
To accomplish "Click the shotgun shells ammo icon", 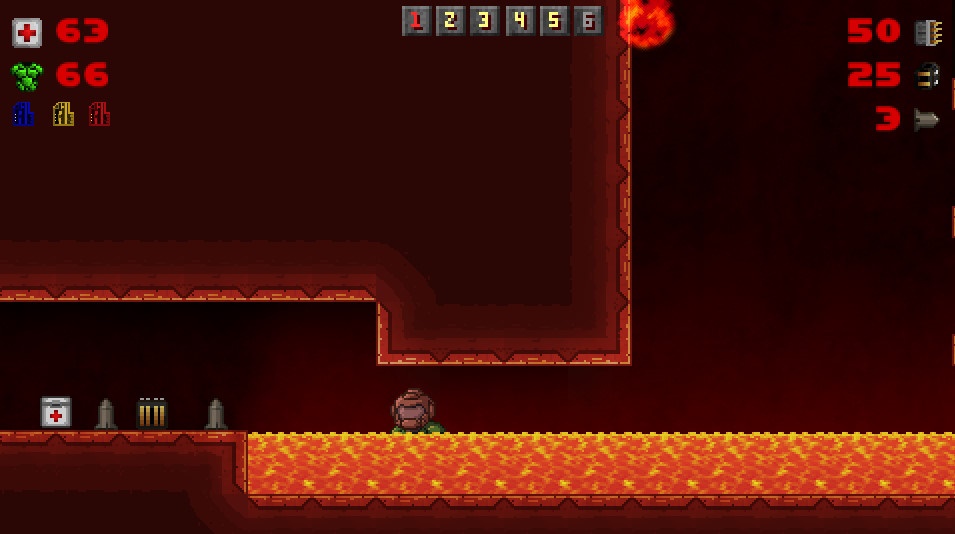I will tap(927, 76).
